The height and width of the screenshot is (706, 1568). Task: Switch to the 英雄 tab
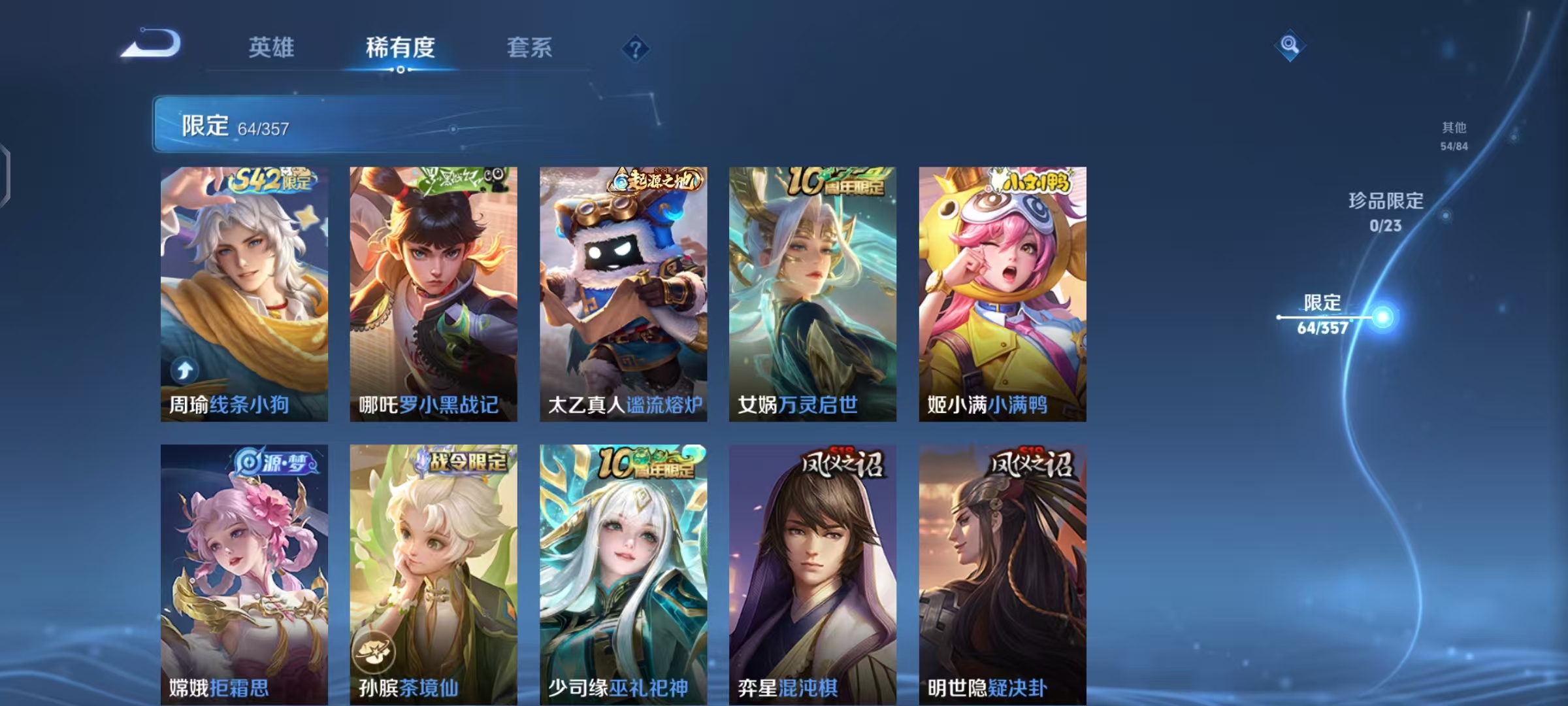[272, 47]
